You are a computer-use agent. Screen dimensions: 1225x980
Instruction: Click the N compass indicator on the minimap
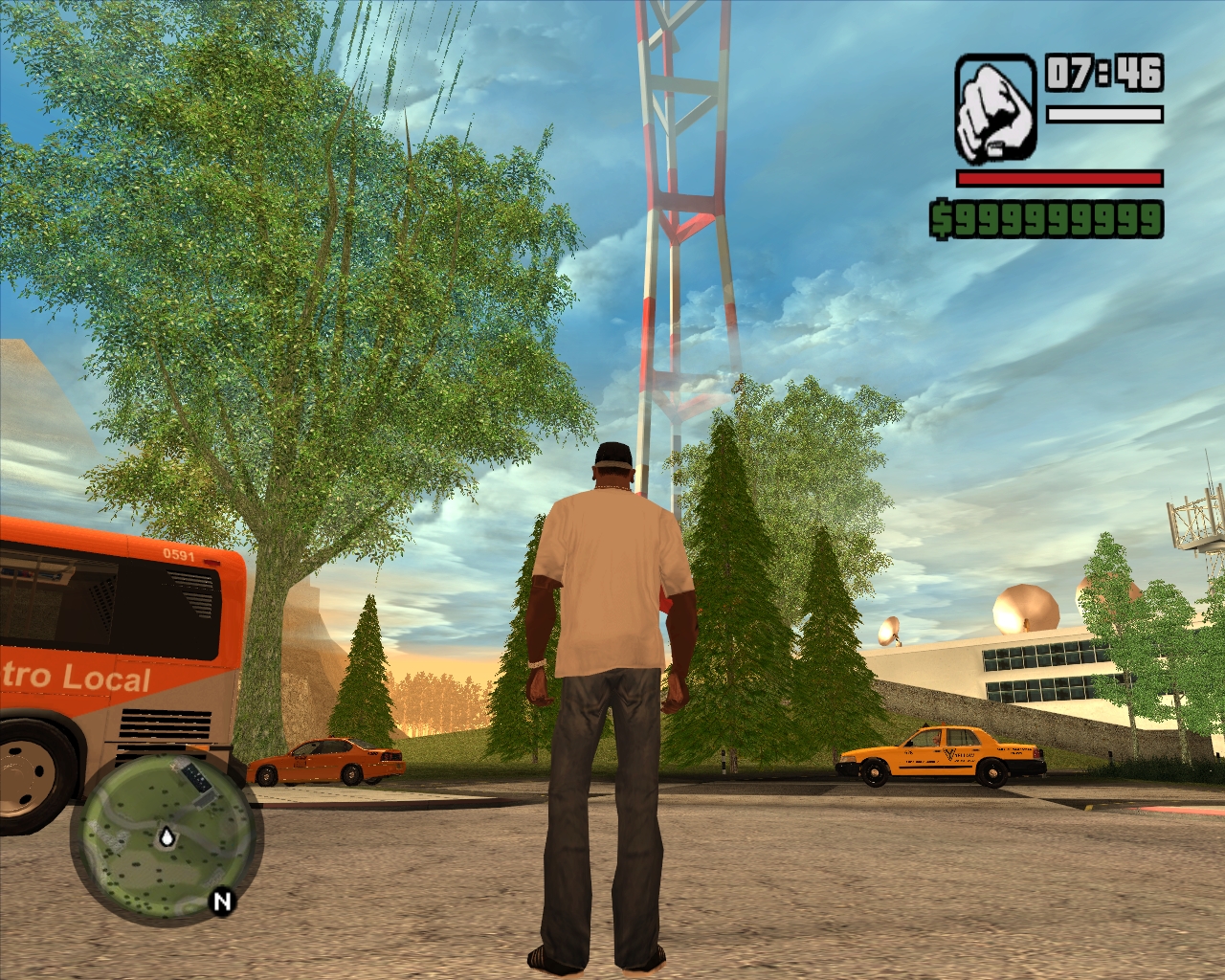coord(222,902)
